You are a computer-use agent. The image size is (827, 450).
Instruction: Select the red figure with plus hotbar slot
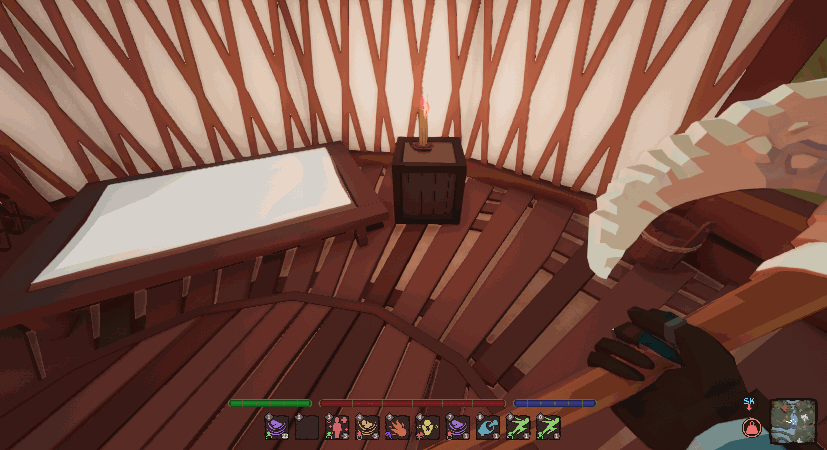coord(337,427)
